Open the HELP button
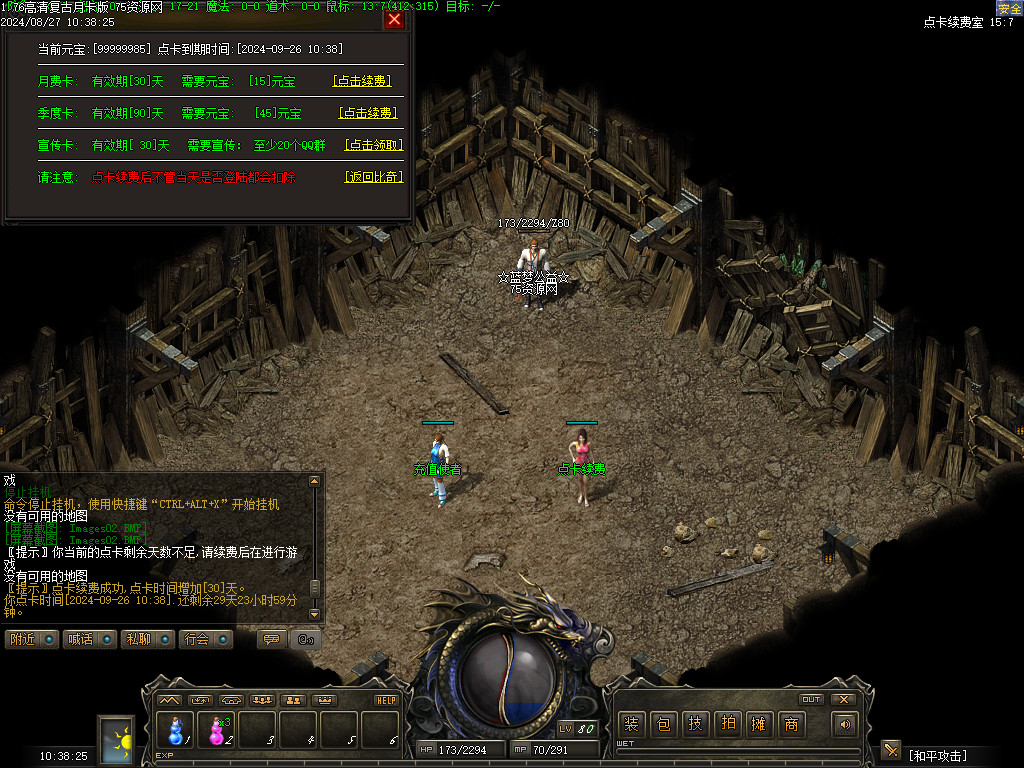The height and width of the screenshot is (768, 1024). (386, 700)
